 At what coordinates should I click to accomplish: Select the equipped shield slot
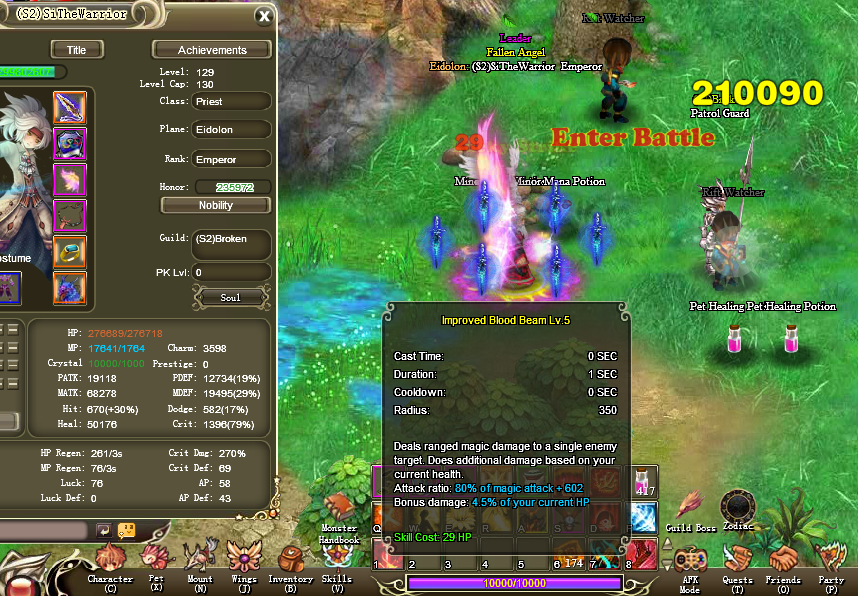click(x=69, y=144)
